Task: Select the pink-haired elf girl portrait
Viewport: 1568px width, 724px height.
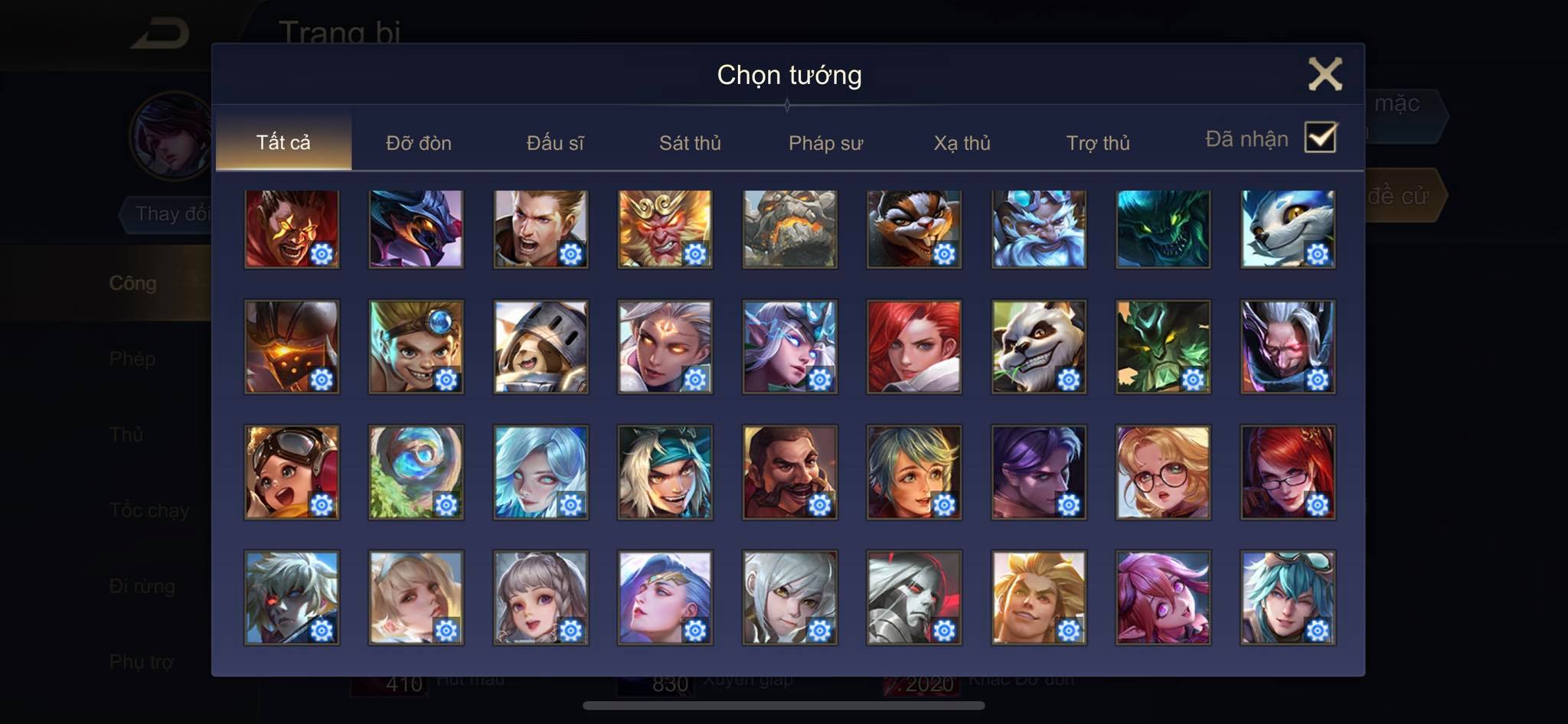Action: (1163, 598)
